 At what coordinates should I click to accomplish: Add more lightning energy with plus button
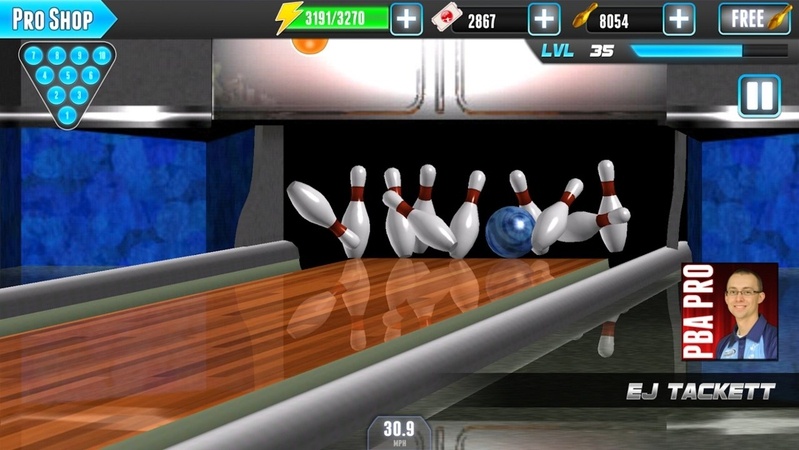406,19
